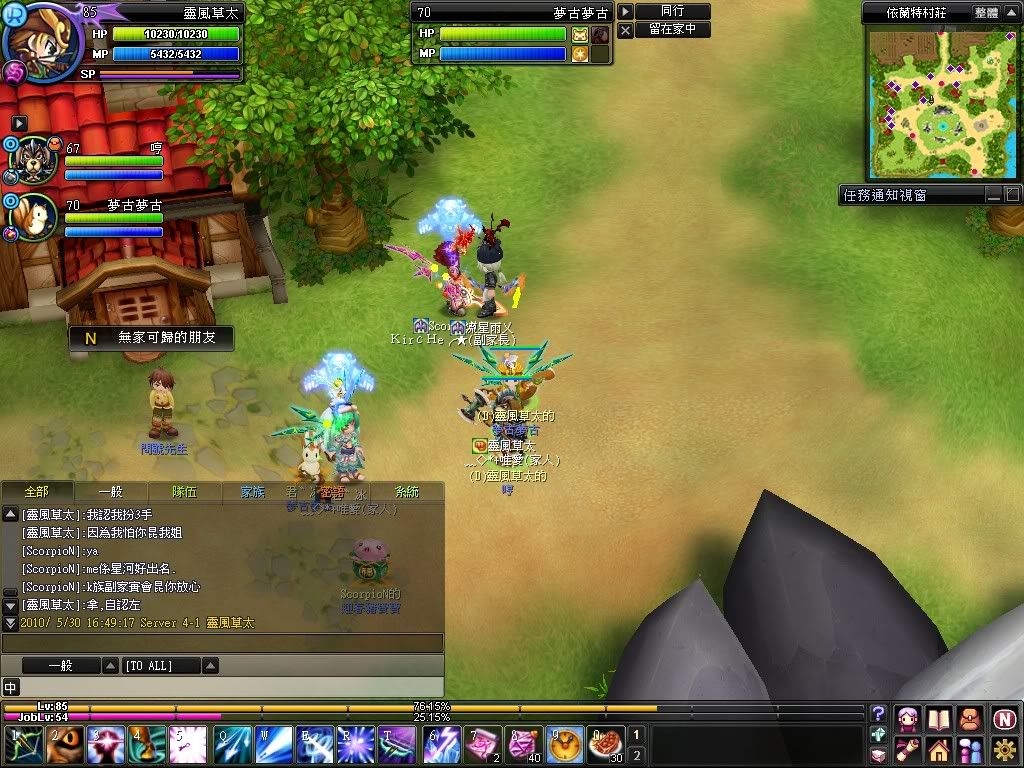Open the backpack inventory icon
This screenshot has width=1024, height=768.
click(969, 718)
